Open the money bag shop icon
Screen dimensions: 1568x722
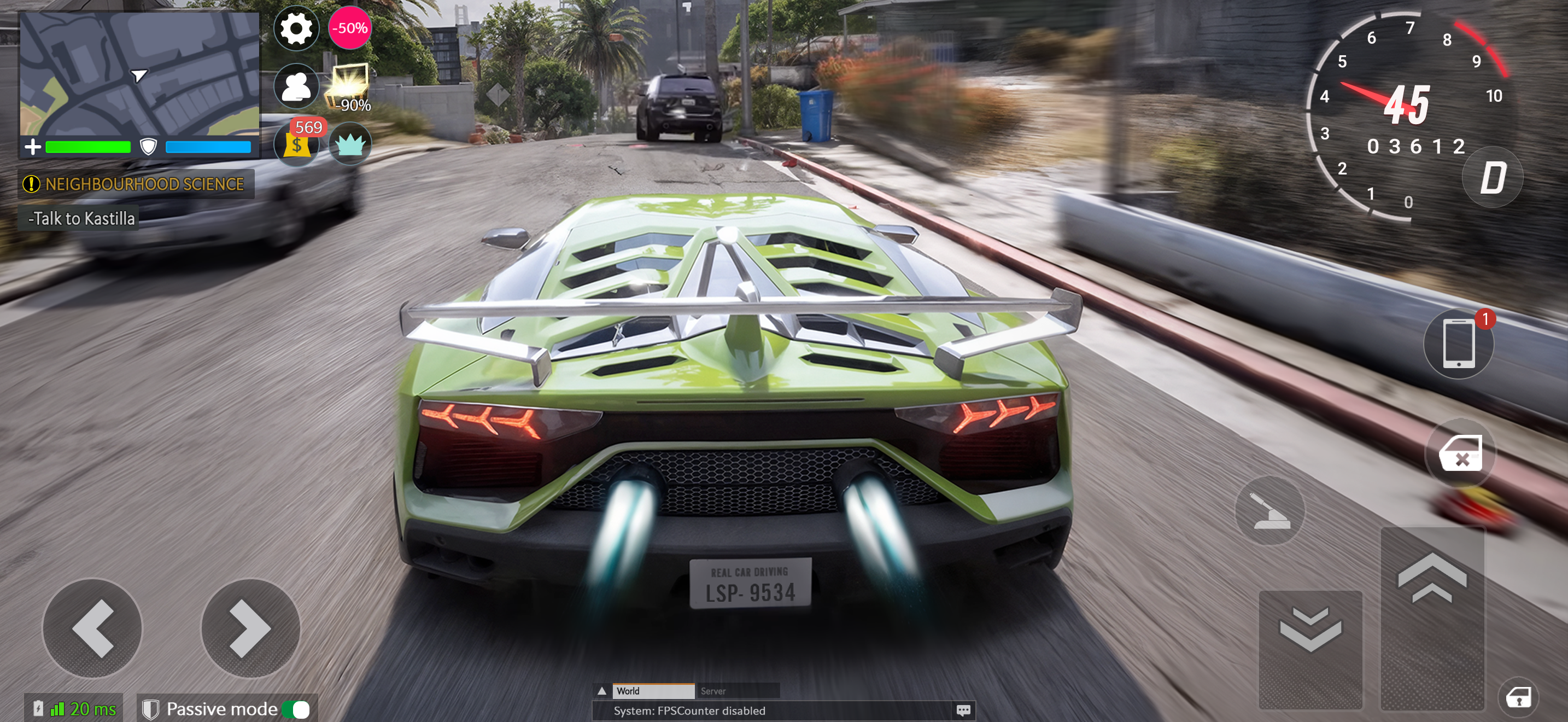tap(296, 144)
